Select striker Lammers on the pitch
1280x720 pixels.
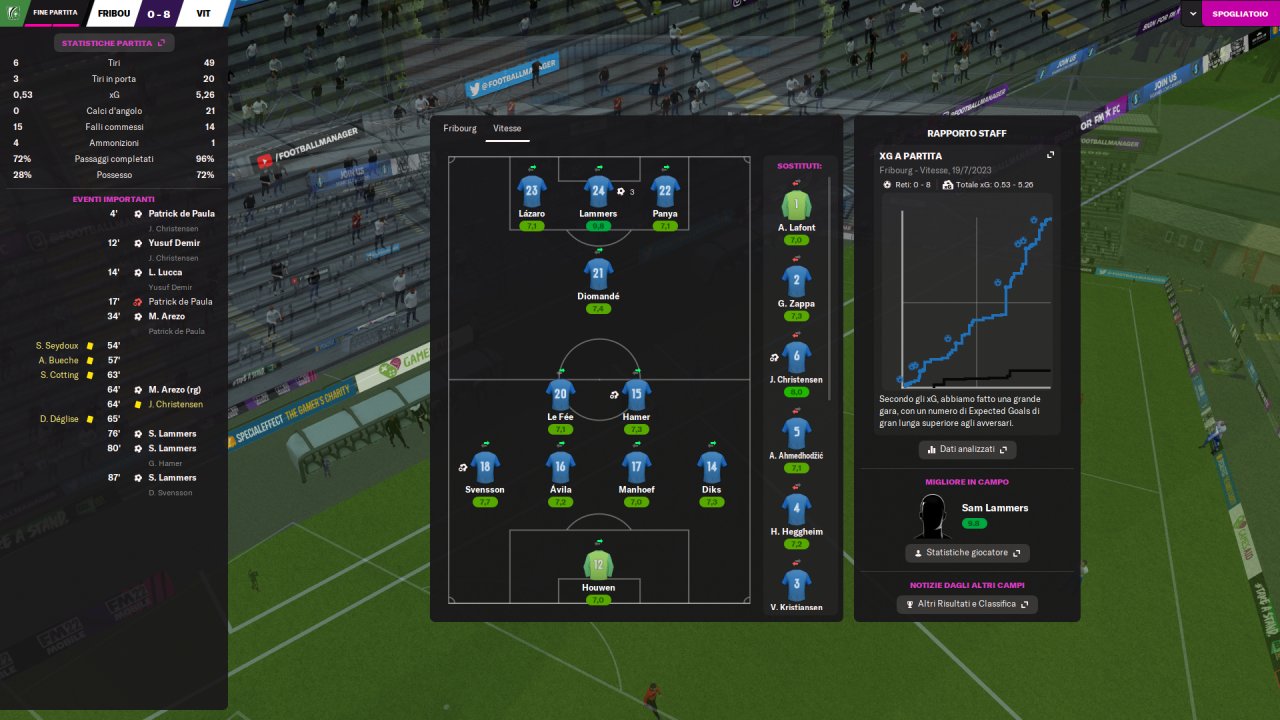(x=598, y=191)
